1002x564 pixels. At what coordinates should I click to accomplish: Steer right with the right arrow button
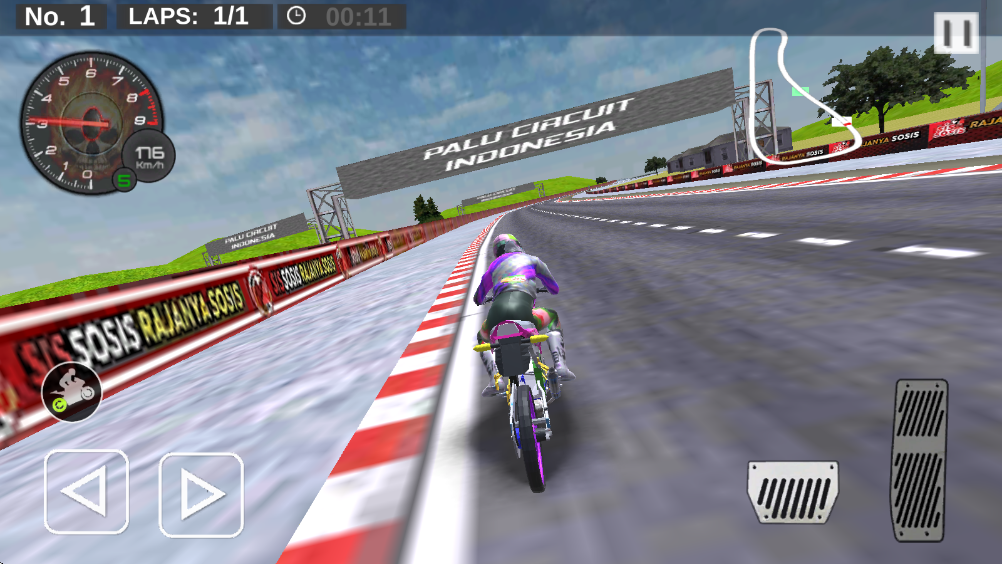201,494
